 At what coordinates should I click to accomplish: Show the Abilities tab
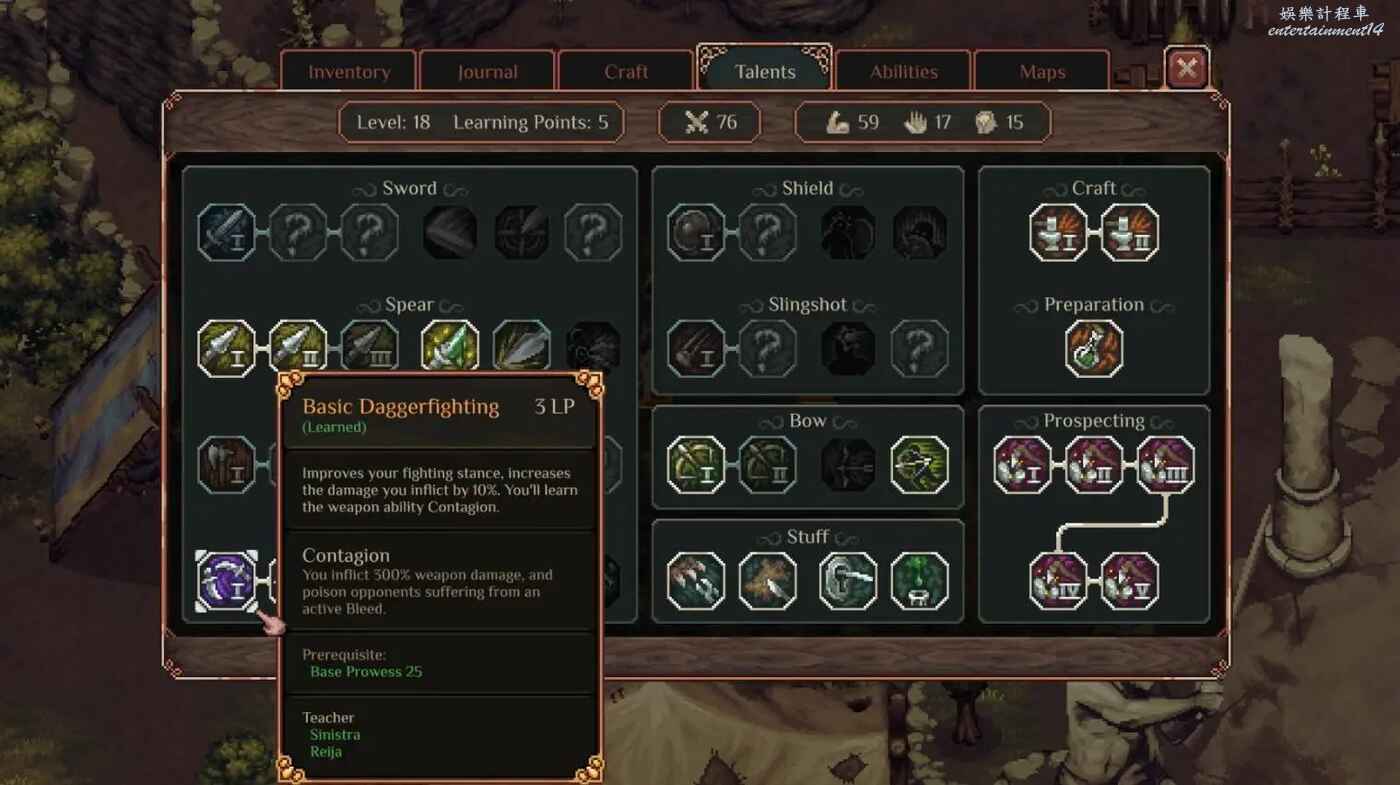(903, 72)
